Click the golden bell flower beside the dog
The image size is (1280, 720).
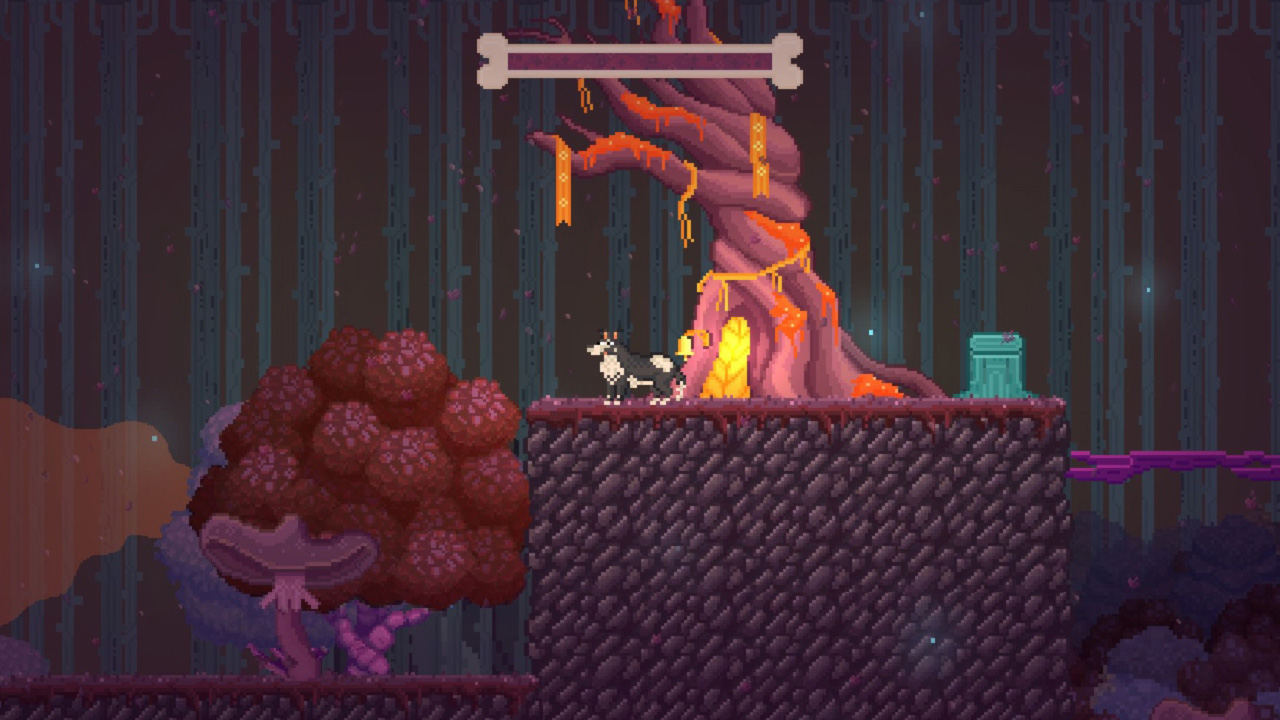[x=685, y=348]
